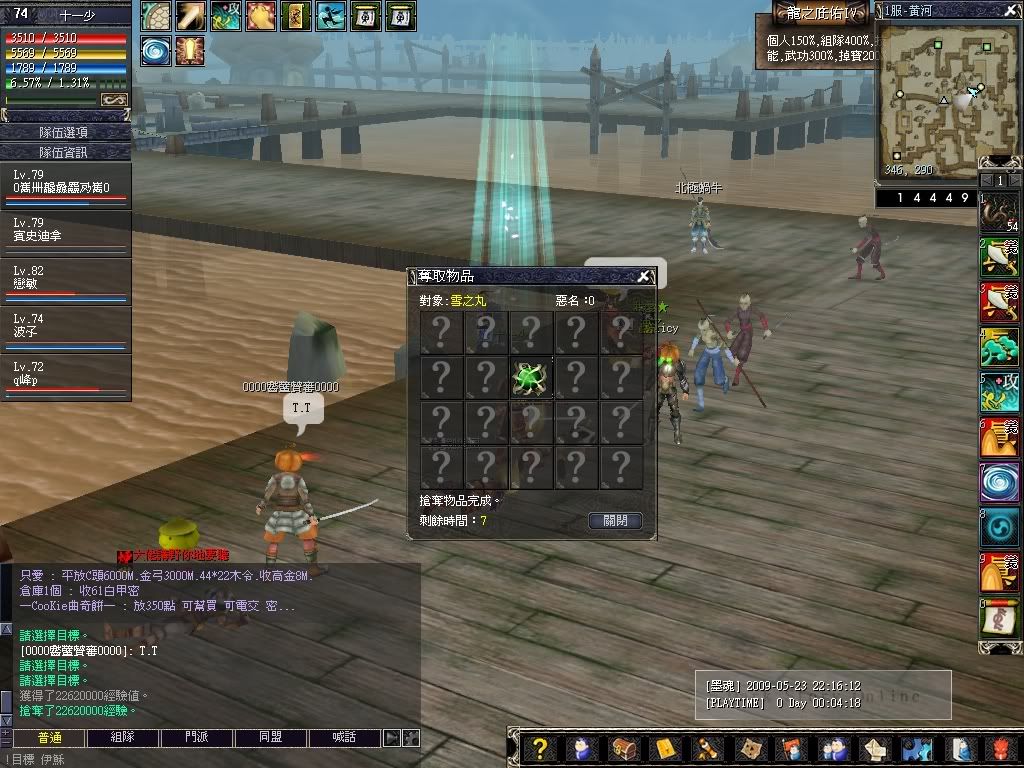The image size is (1024, 768).
Task: Select party member 戀敏
Action: point(66,282)
